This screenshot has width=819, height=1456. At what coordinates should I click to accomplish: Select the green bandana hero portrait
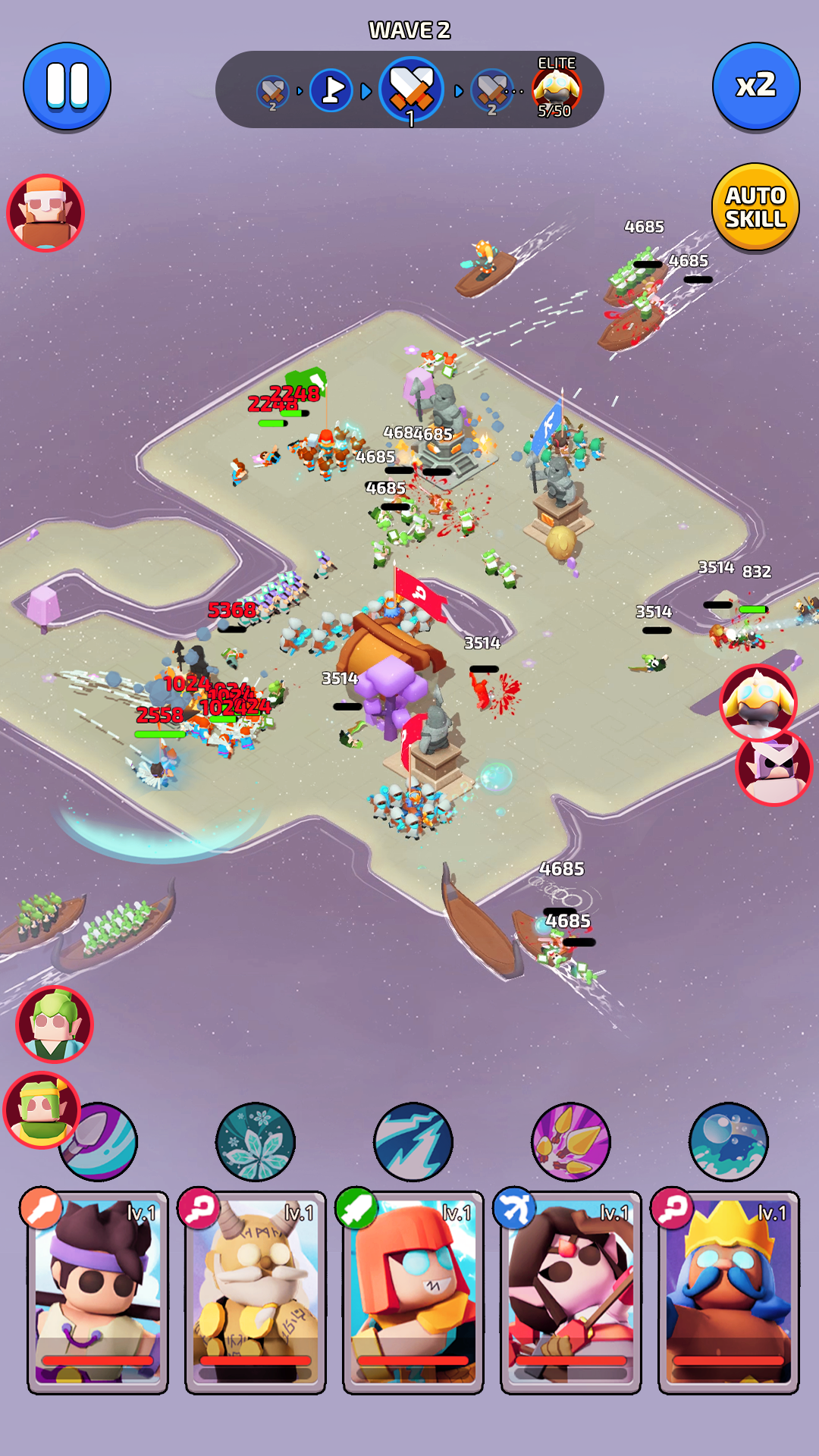[41, 1109]
